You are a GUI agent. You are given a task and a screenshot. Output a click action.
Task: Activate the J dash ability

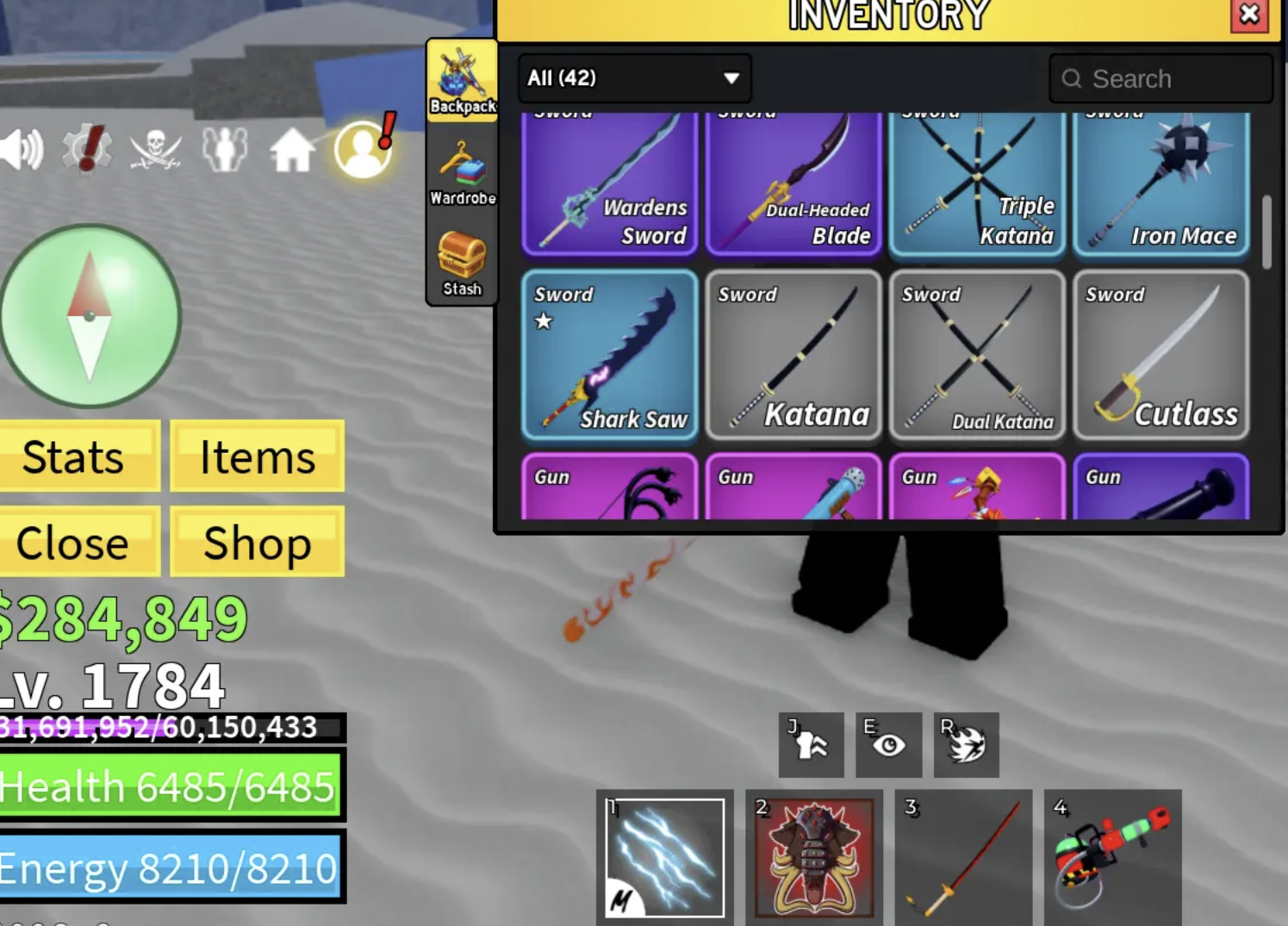811,745
